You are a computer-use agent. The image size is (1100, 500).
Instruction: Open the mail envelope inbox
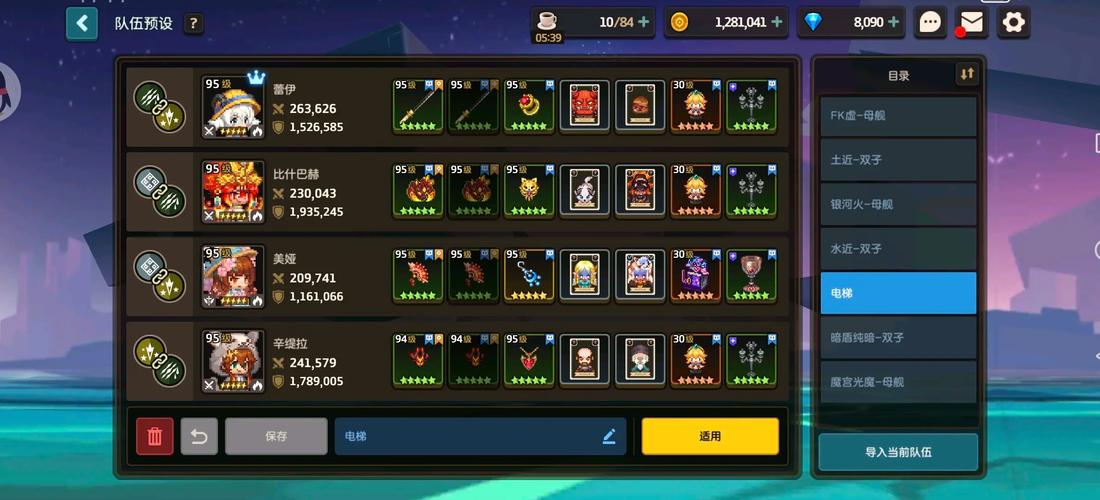(x=971, y=22)
